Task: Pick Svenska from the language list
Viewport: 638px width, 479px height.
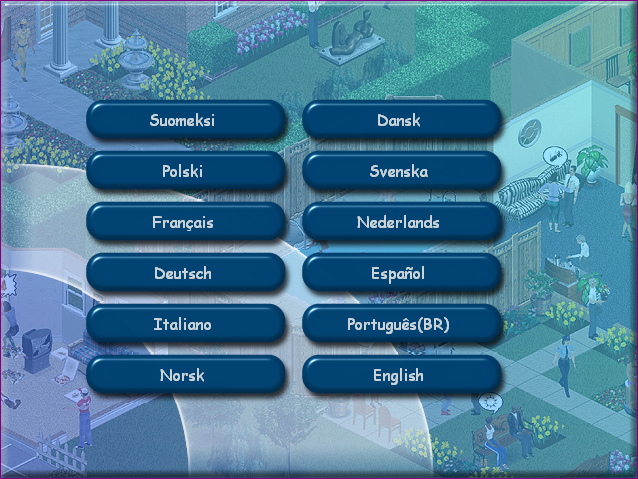Action: point(400,172)
